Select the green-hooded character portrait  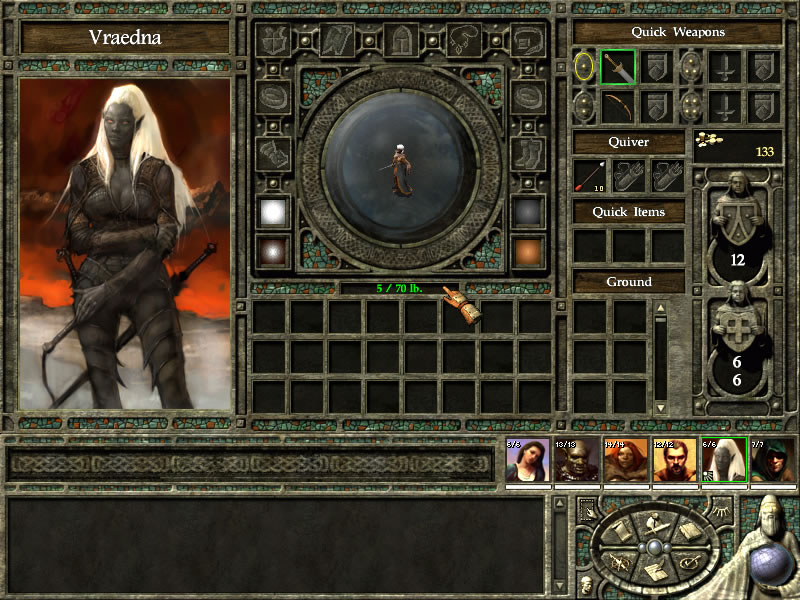coord(772,459)
